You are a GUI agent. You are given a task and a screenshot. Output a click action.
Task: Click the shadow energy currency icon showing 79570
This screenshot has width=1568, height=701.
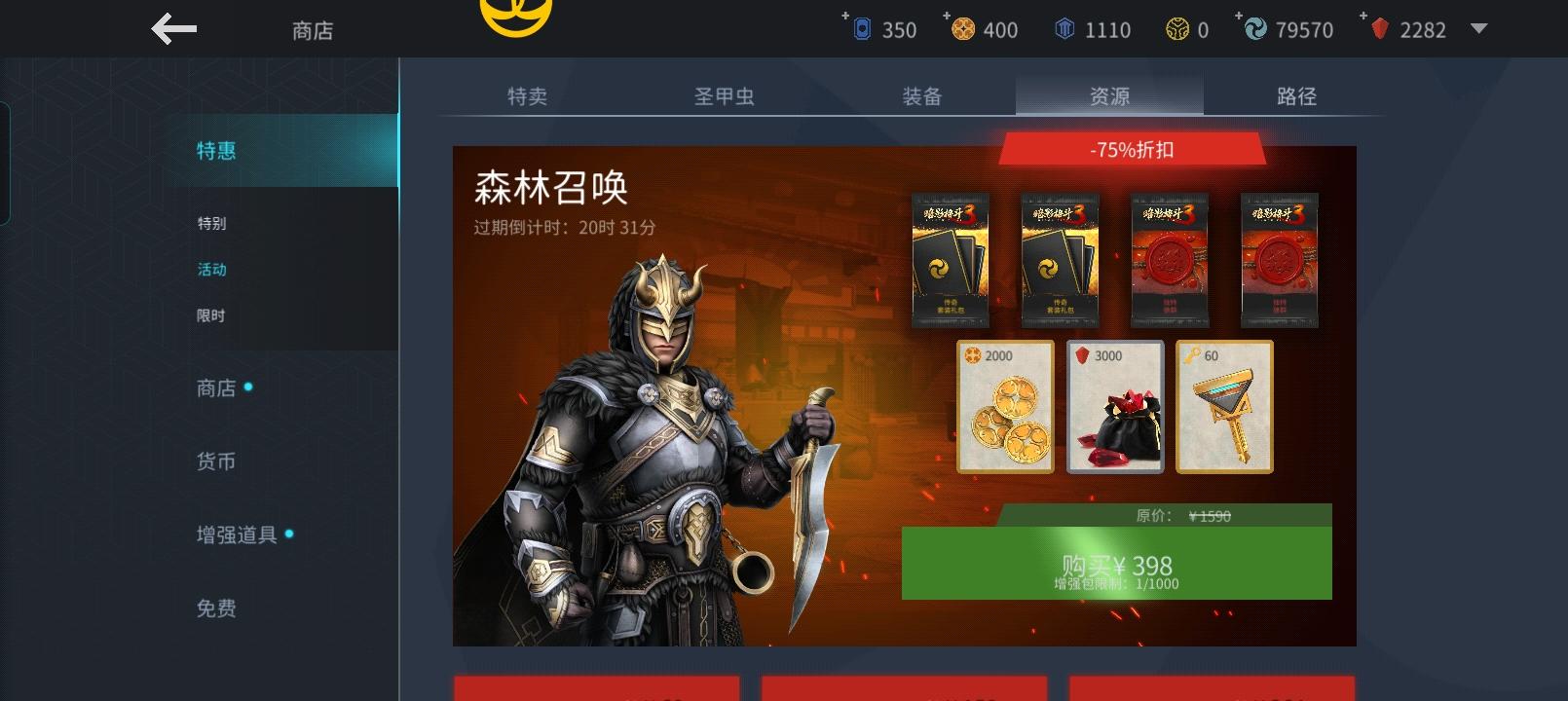[1254, 29]
